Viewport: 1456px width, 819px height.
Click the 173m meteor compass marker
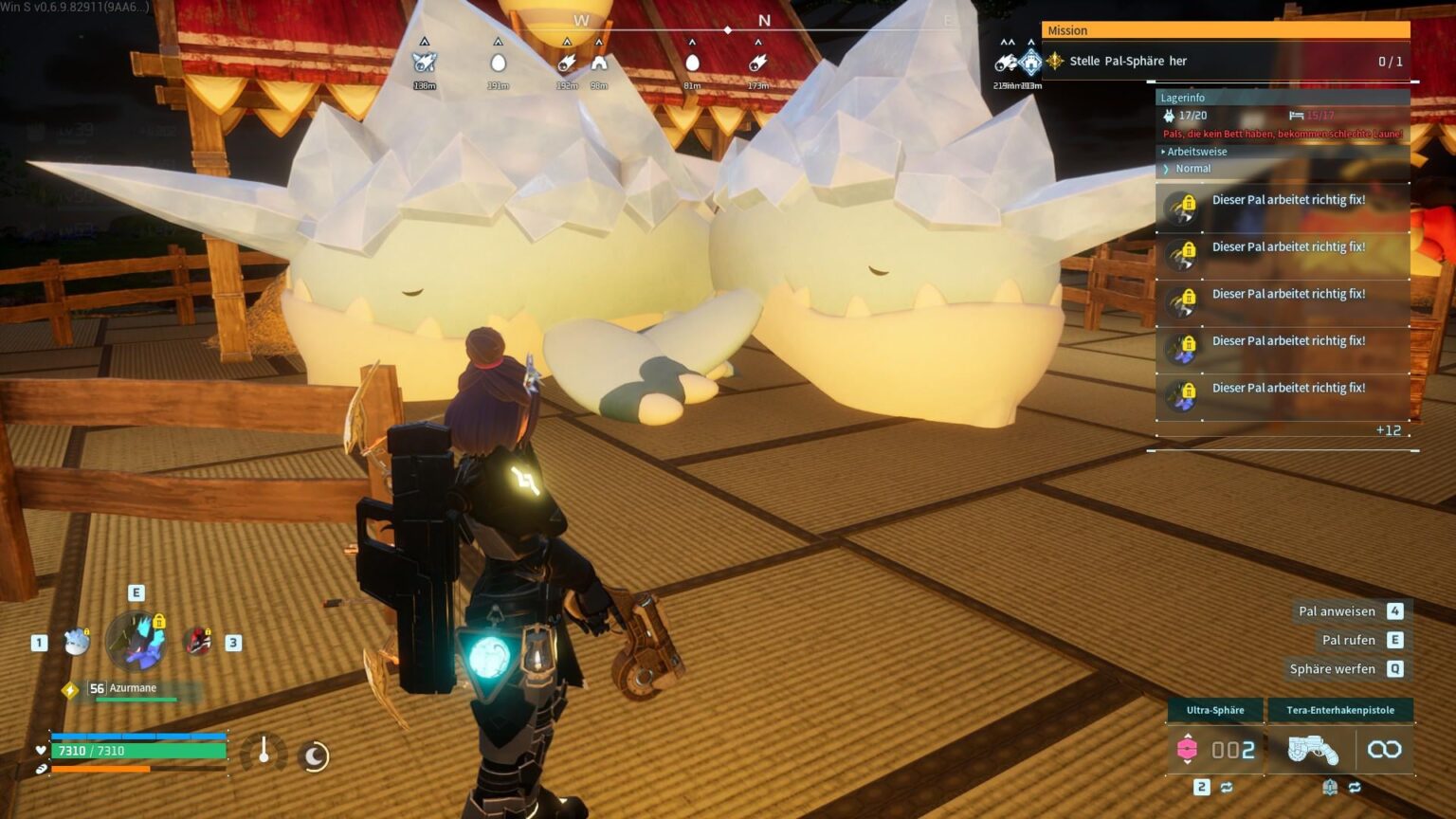coord(757,63)
